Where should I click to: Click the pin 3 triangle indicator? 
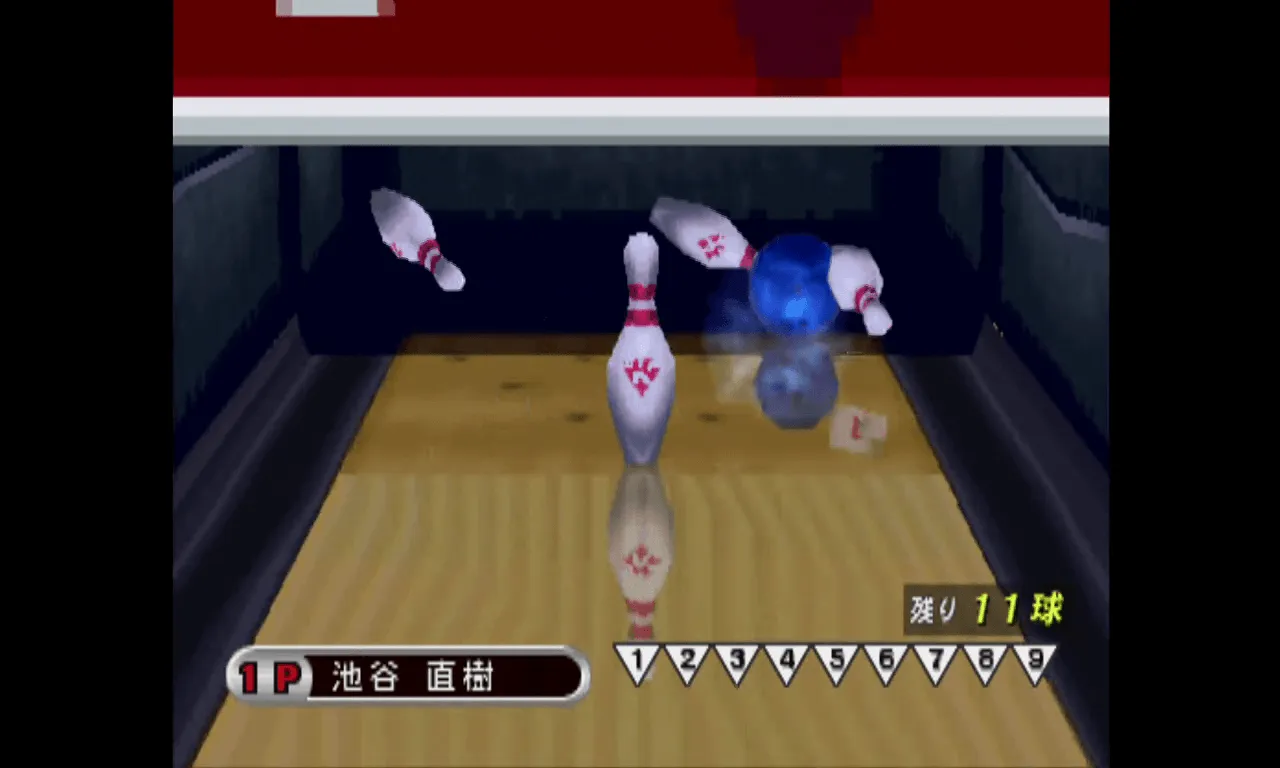pyautogui.click(x=736, y=661)
